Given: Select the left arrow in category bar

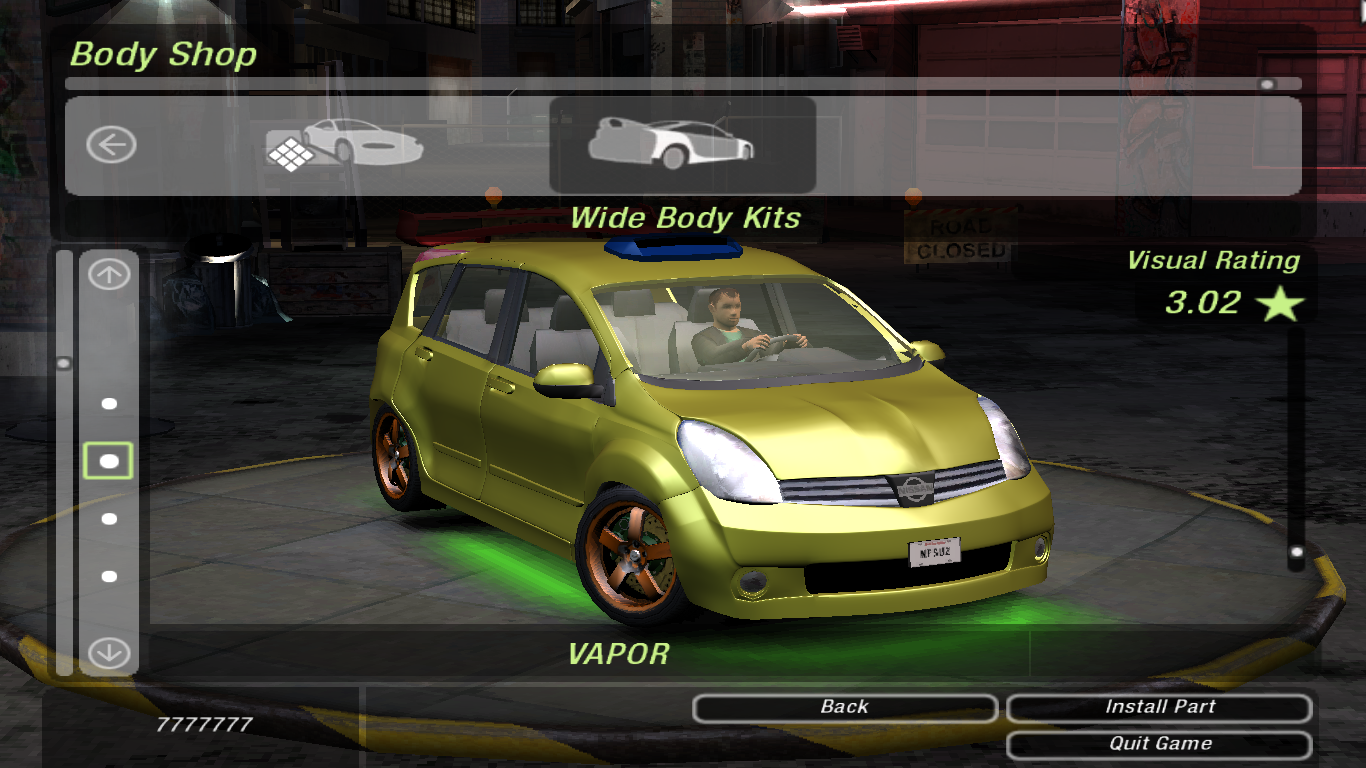Looking at the screenshot, I should 110,145.
